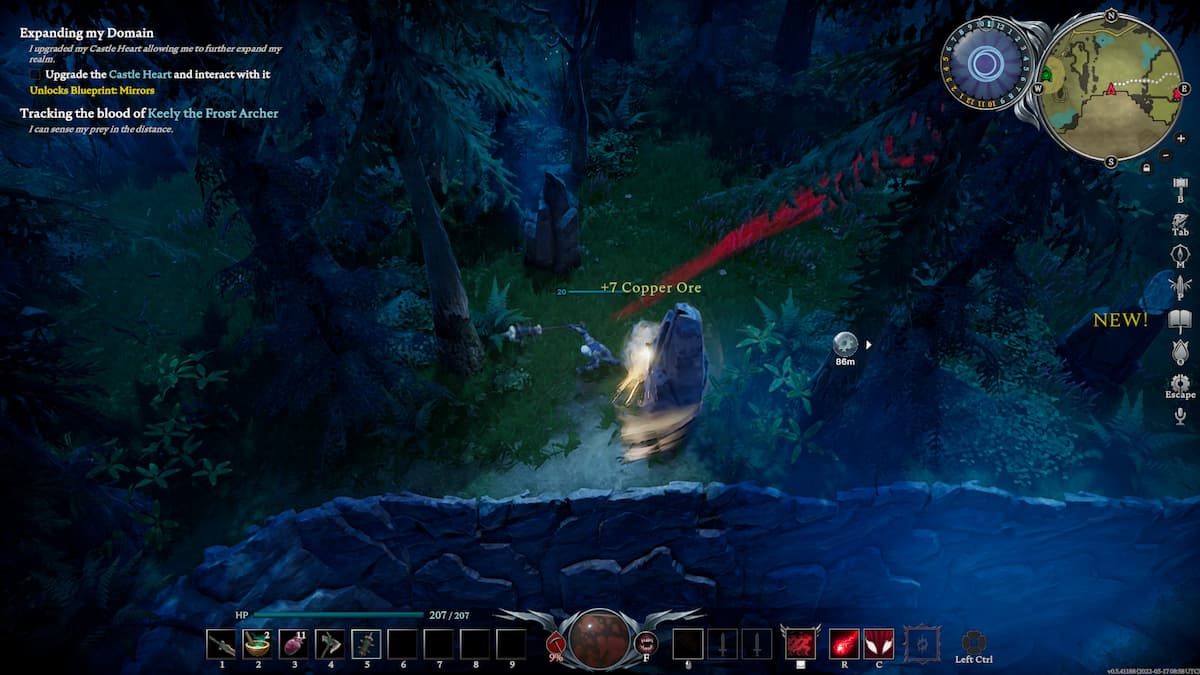The width and height of the screenshot is (1200, 675).
Task: Zoom in the minimap with plus button
Action: click(1181, 138)
